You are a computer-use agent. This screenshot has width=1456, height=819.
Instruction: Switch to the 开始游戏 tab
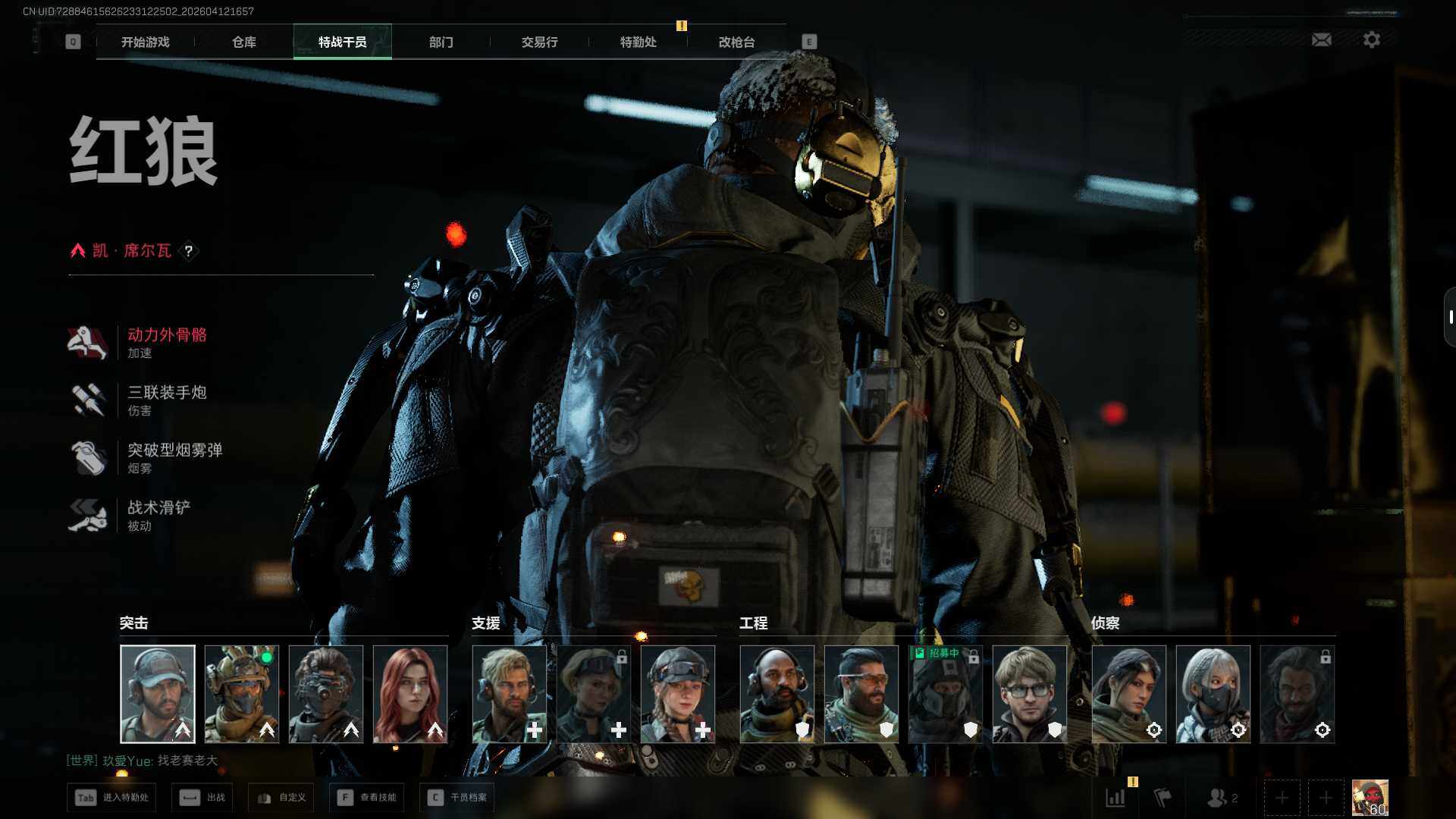click(145, 42)
